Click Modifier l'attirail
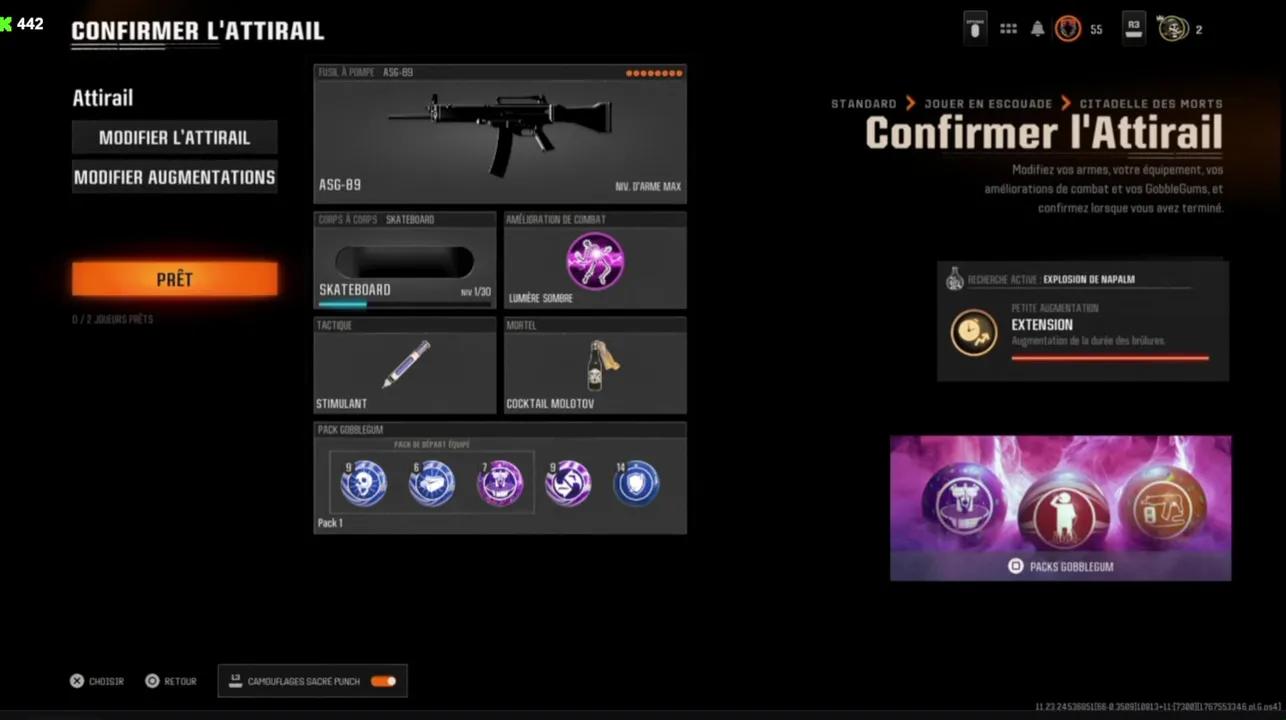Viewport: 1286px width, 720px height. pos(174,138)
